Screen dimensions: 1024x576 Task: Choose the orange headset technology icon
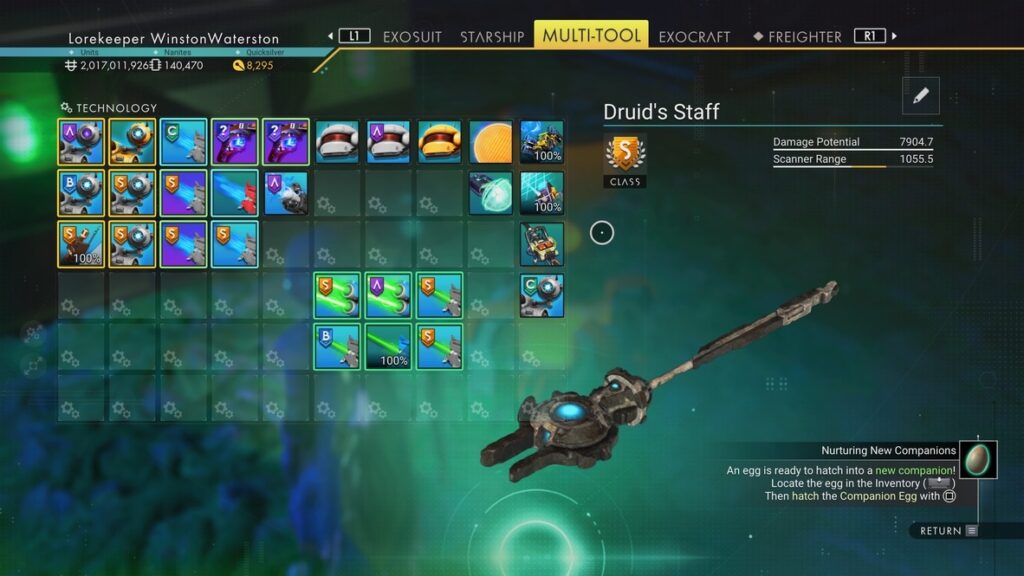440,141
